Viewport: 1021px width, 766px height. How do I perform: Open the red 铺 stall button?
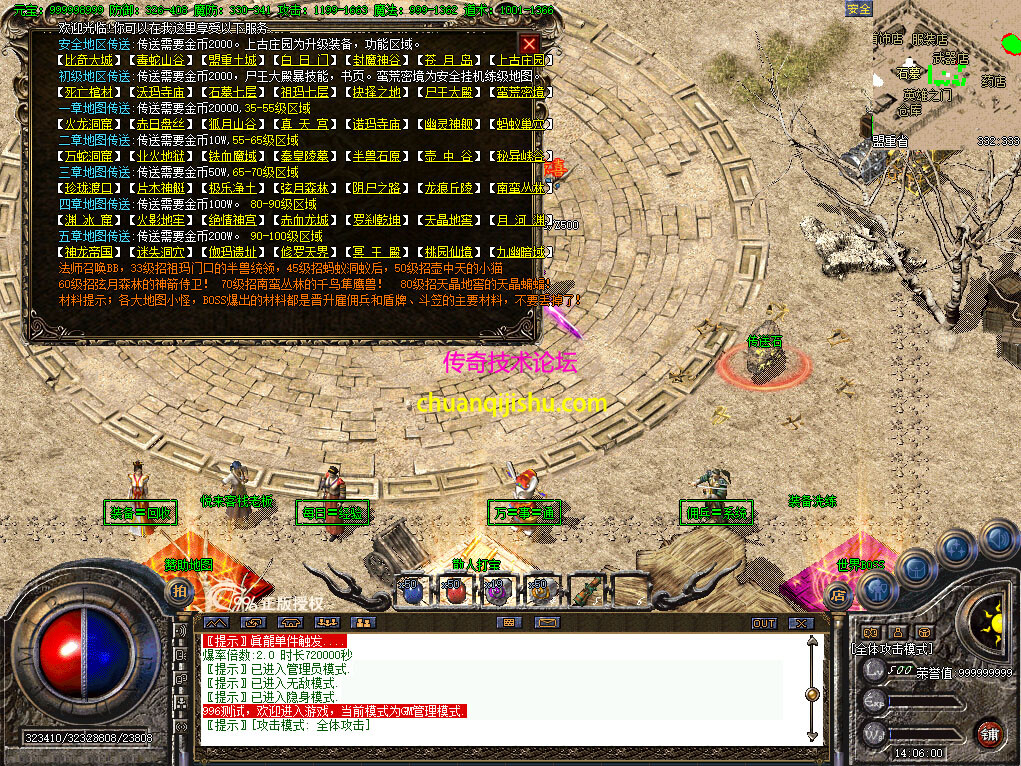click(989, 733)
